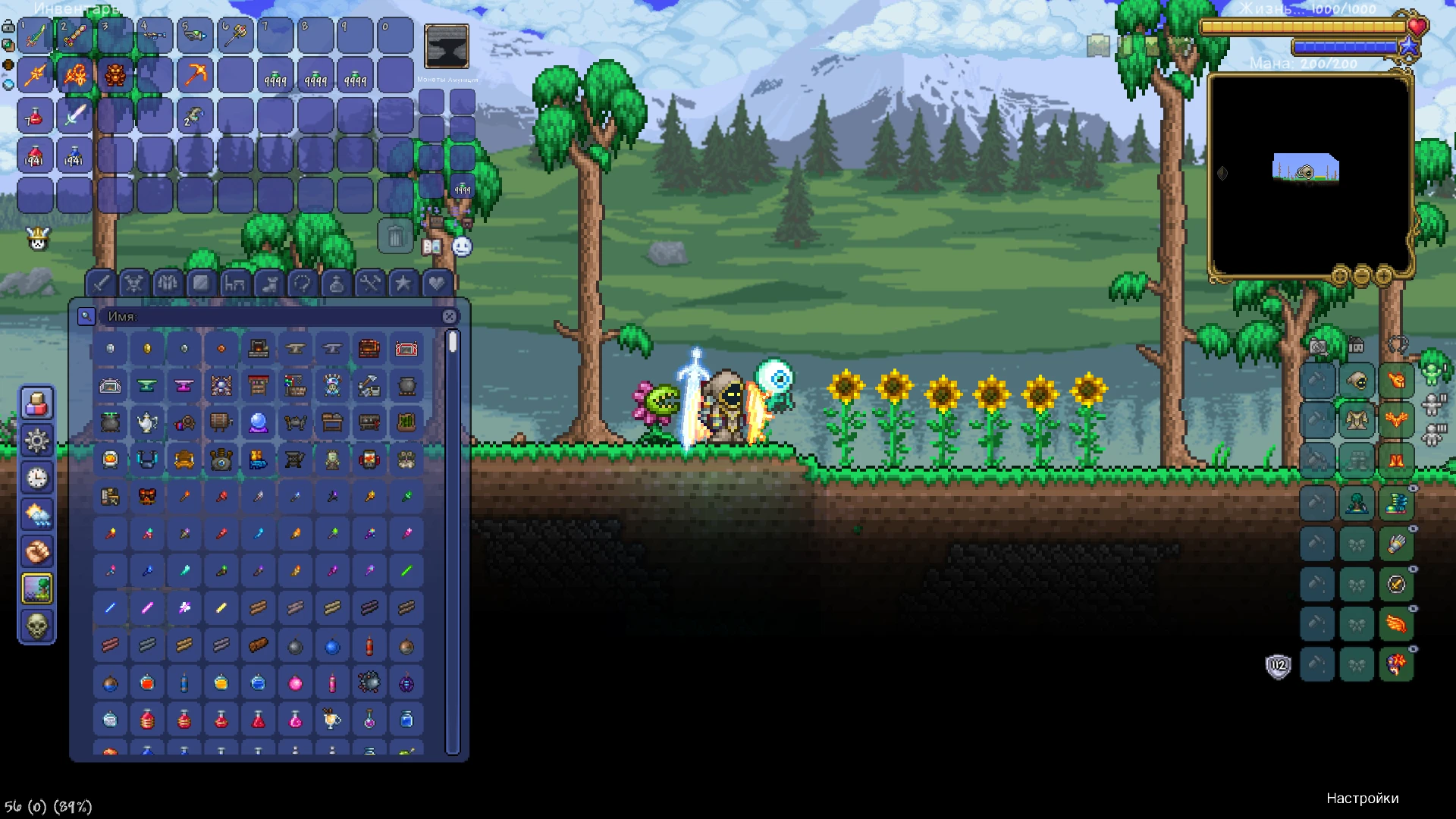This screenshot has width=1456, height=819.
Task: Click the anvil item in the item browser grid
Action: [296, 349]
